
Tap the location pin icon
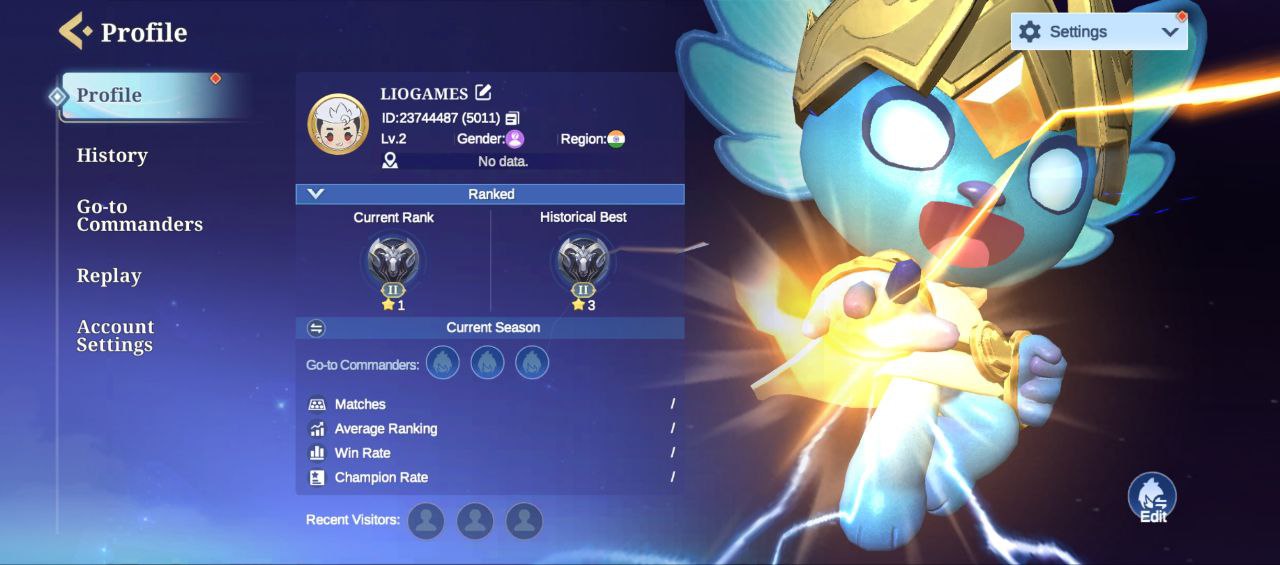390,161
